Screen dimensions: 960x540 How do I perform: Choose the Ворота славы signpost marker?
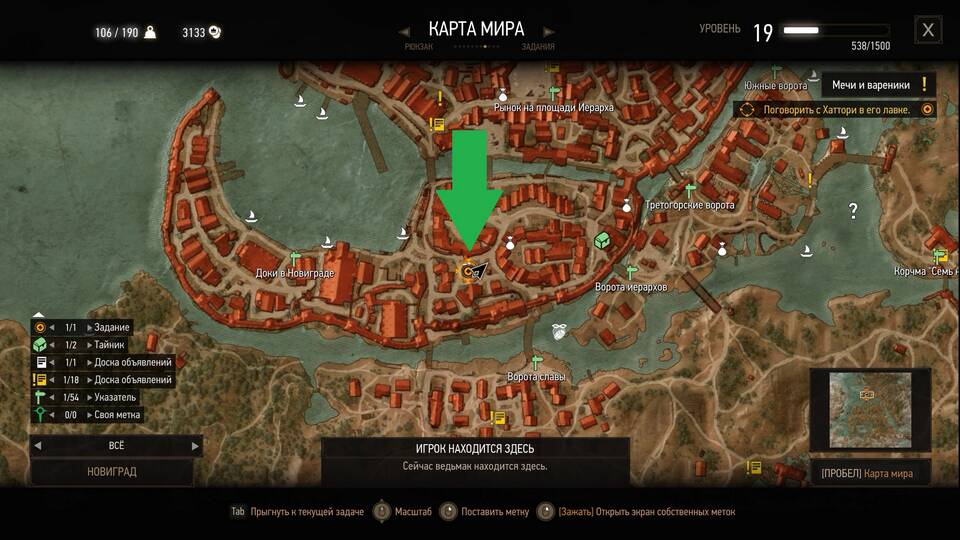point(536,362)
